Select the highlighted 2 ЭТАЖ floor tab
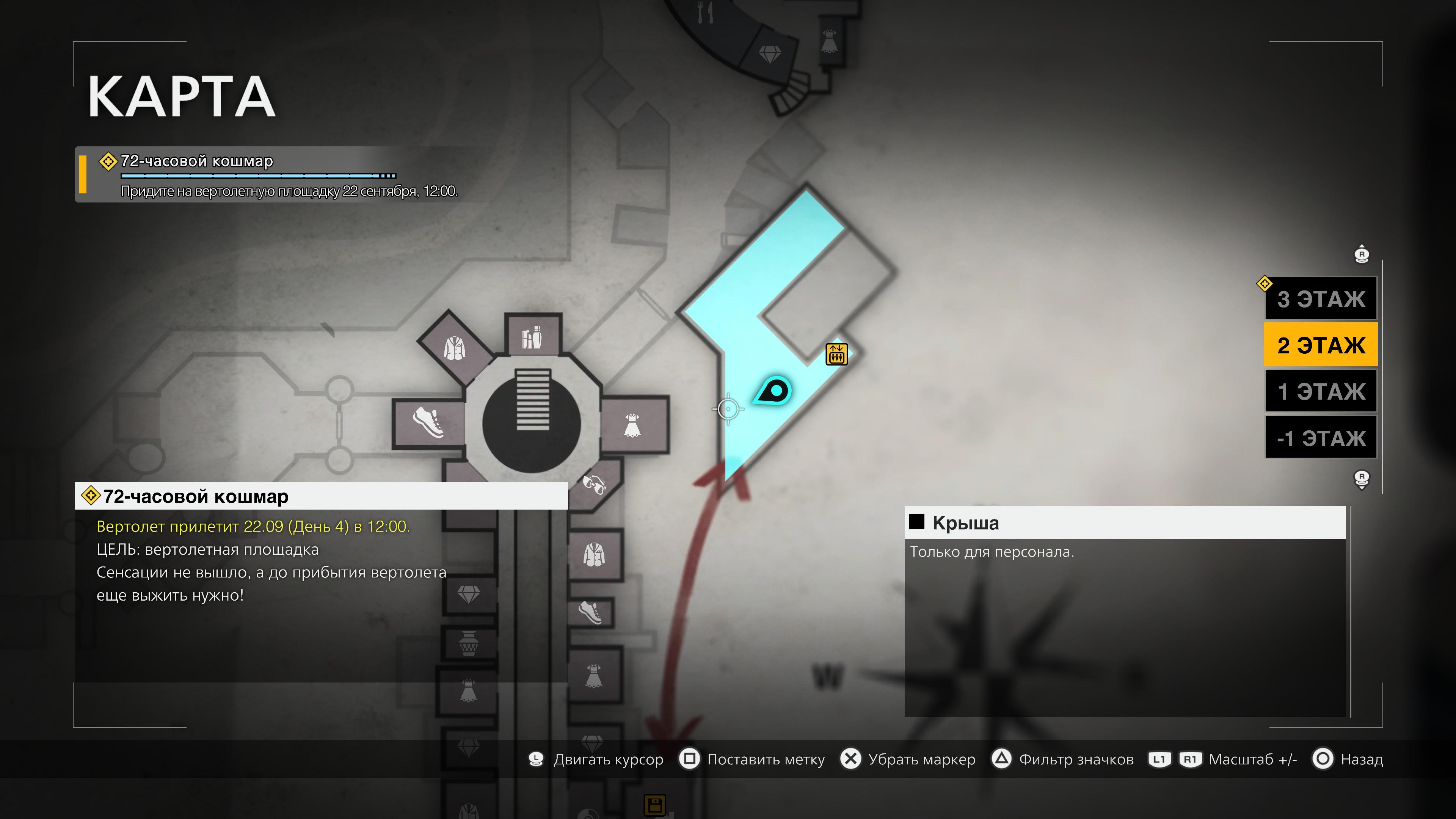Viewport: 1456px width, 819px height. click(1320, 345)
